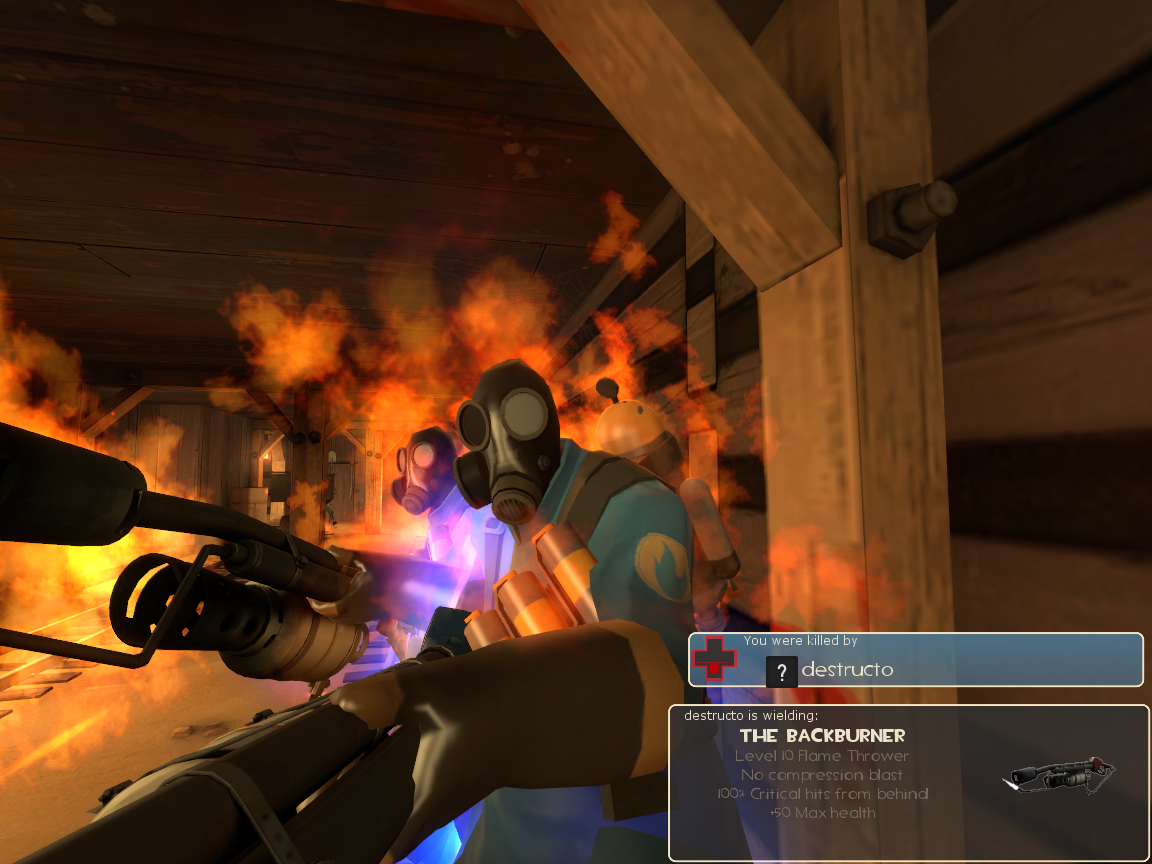
Task: Click destructo's question-mark avatar
Action: (x=781, y=671)
